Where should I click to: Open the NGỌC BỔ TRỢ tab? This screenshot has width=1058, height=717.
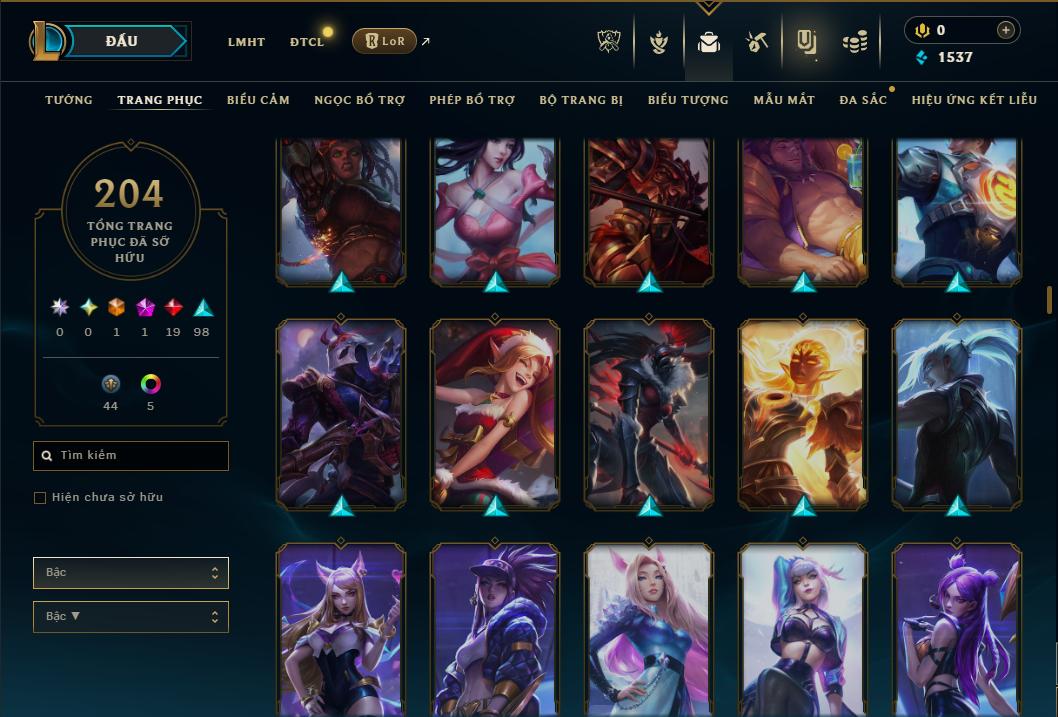click(359, 100)
